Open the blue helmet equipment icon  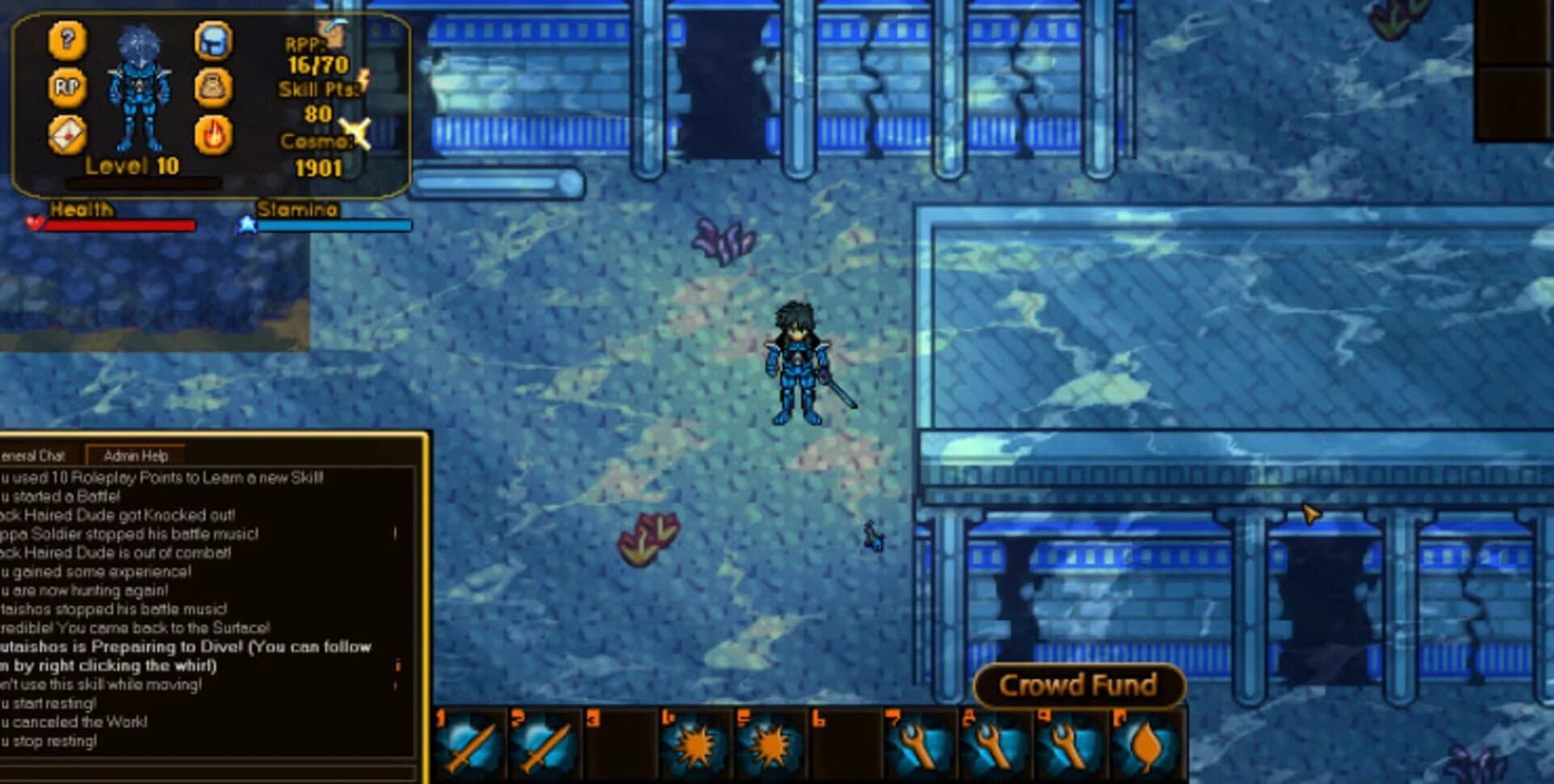pos(214,40)
